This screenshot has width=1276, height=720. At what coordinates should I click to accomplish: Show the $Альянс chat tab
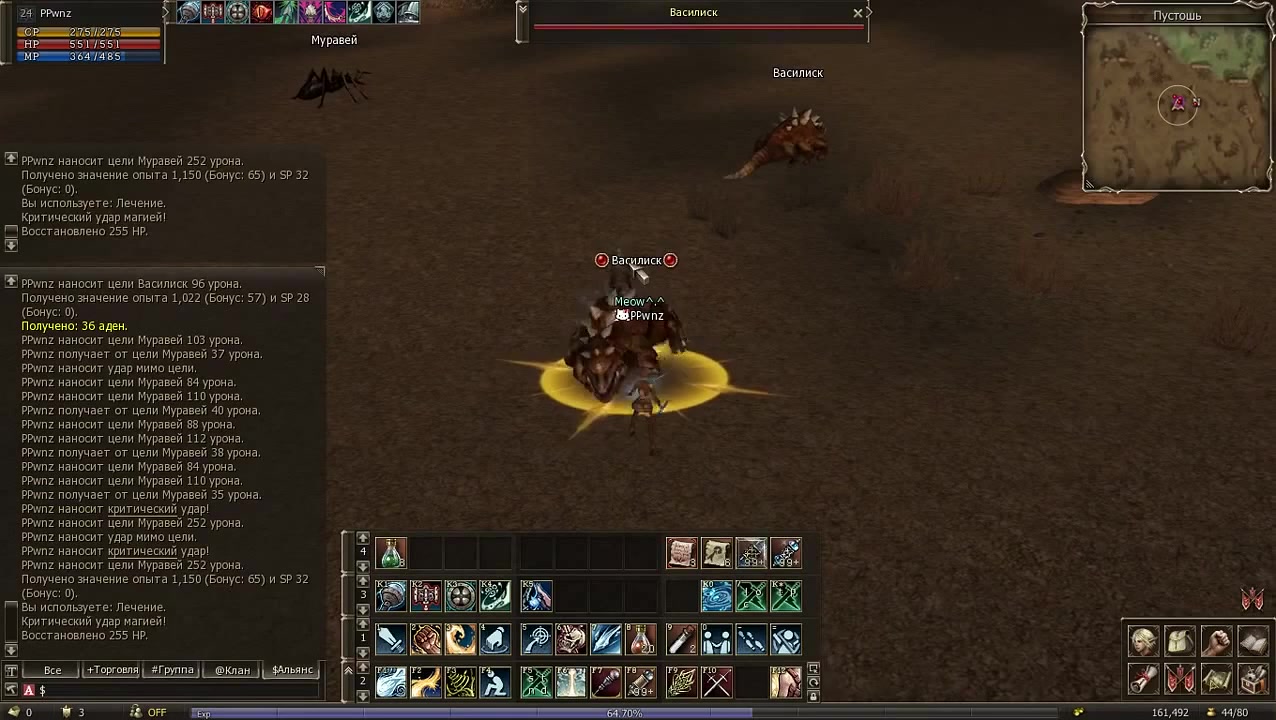292,670
